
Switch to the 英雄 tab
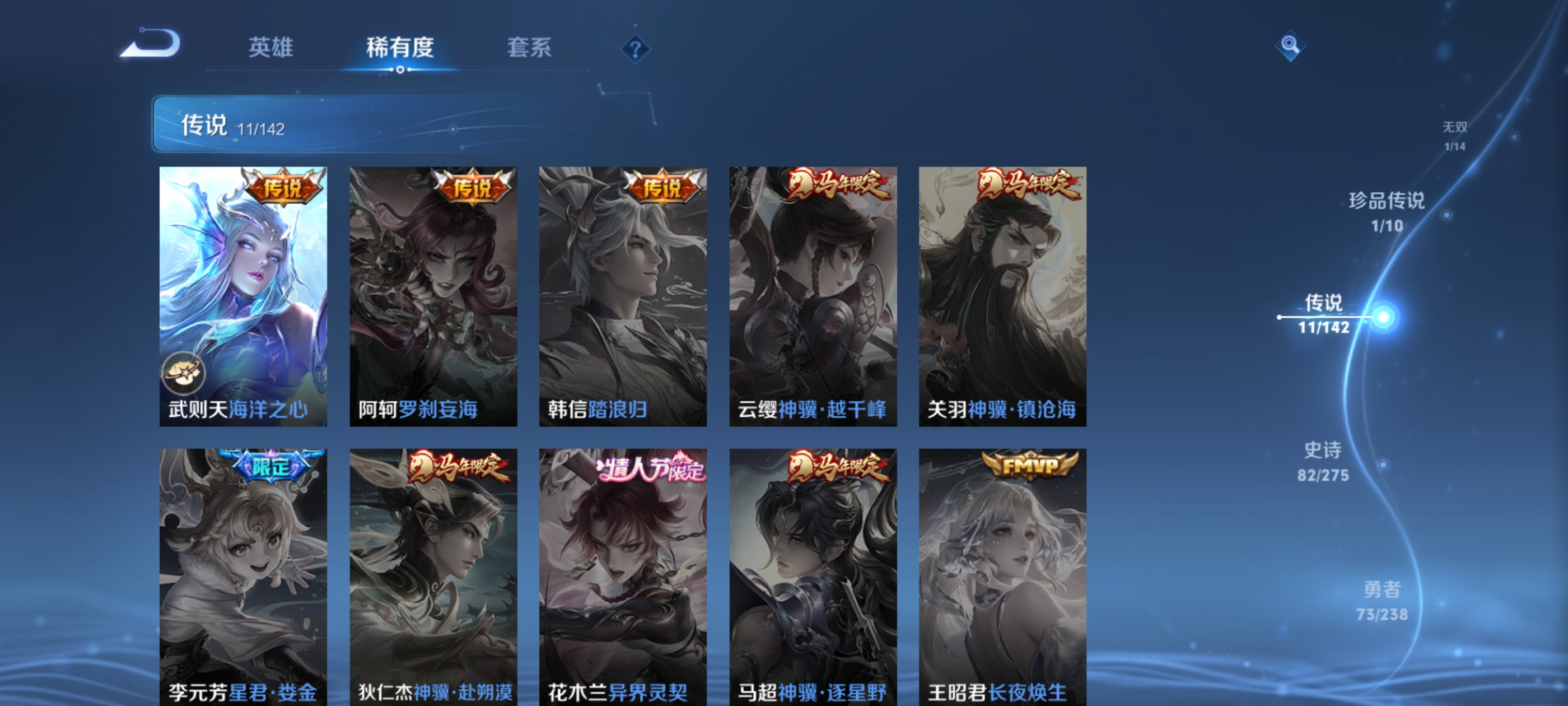tap(270, 49)
